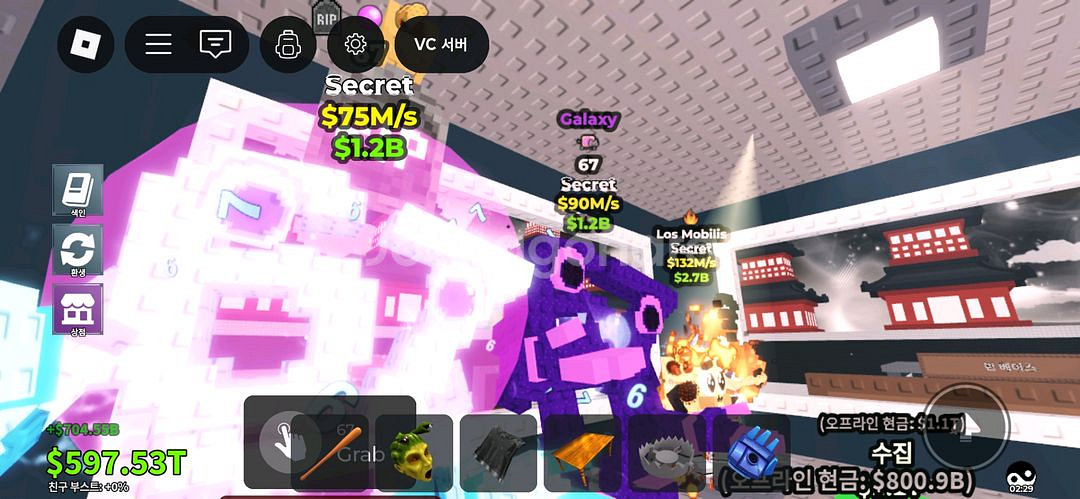Open the Roblox logo menu
Image resolution: width=1080 pixels, height=499 pixels.
(86, 45)
